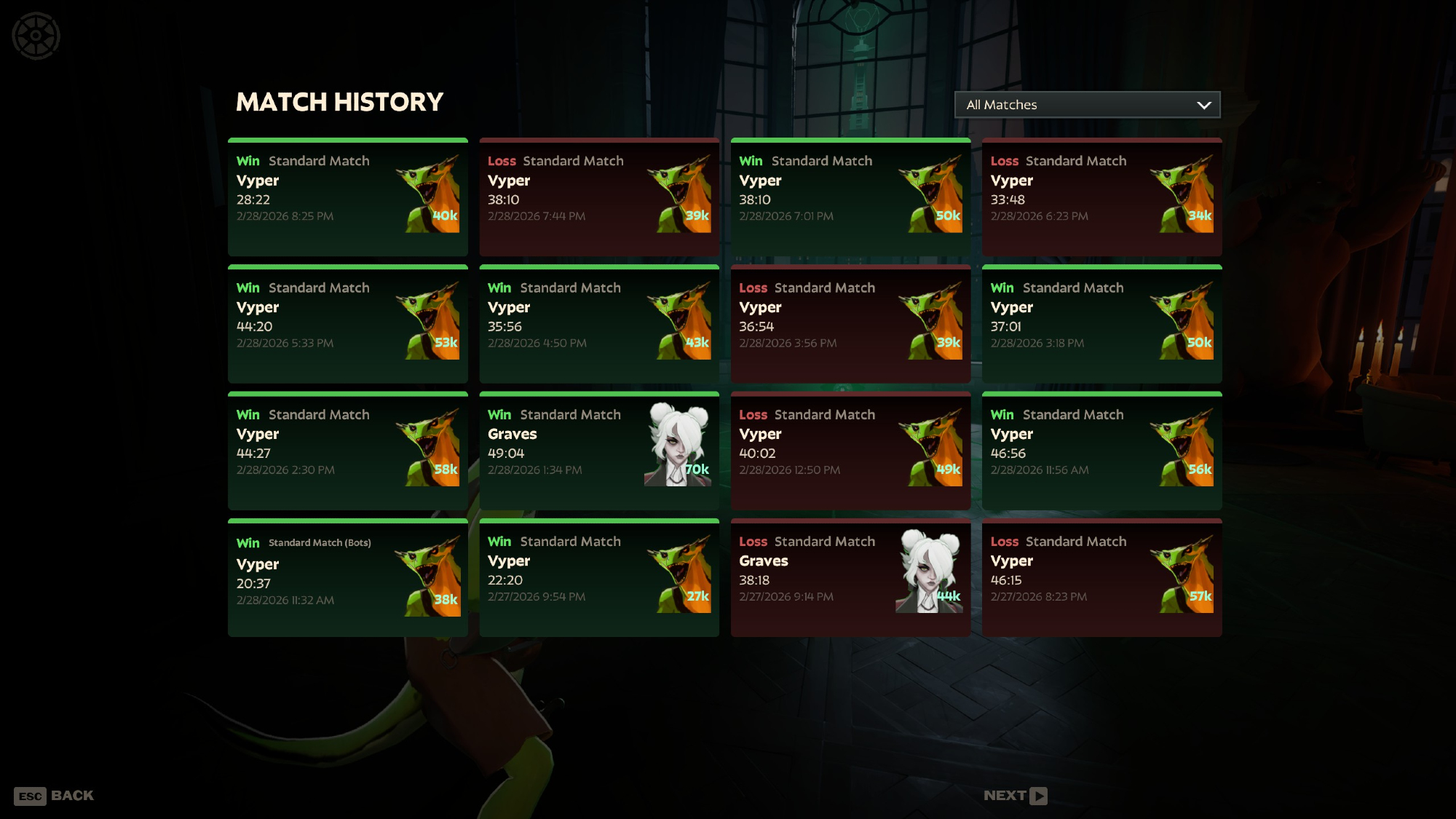Go back using the Back button

point(55,796)
